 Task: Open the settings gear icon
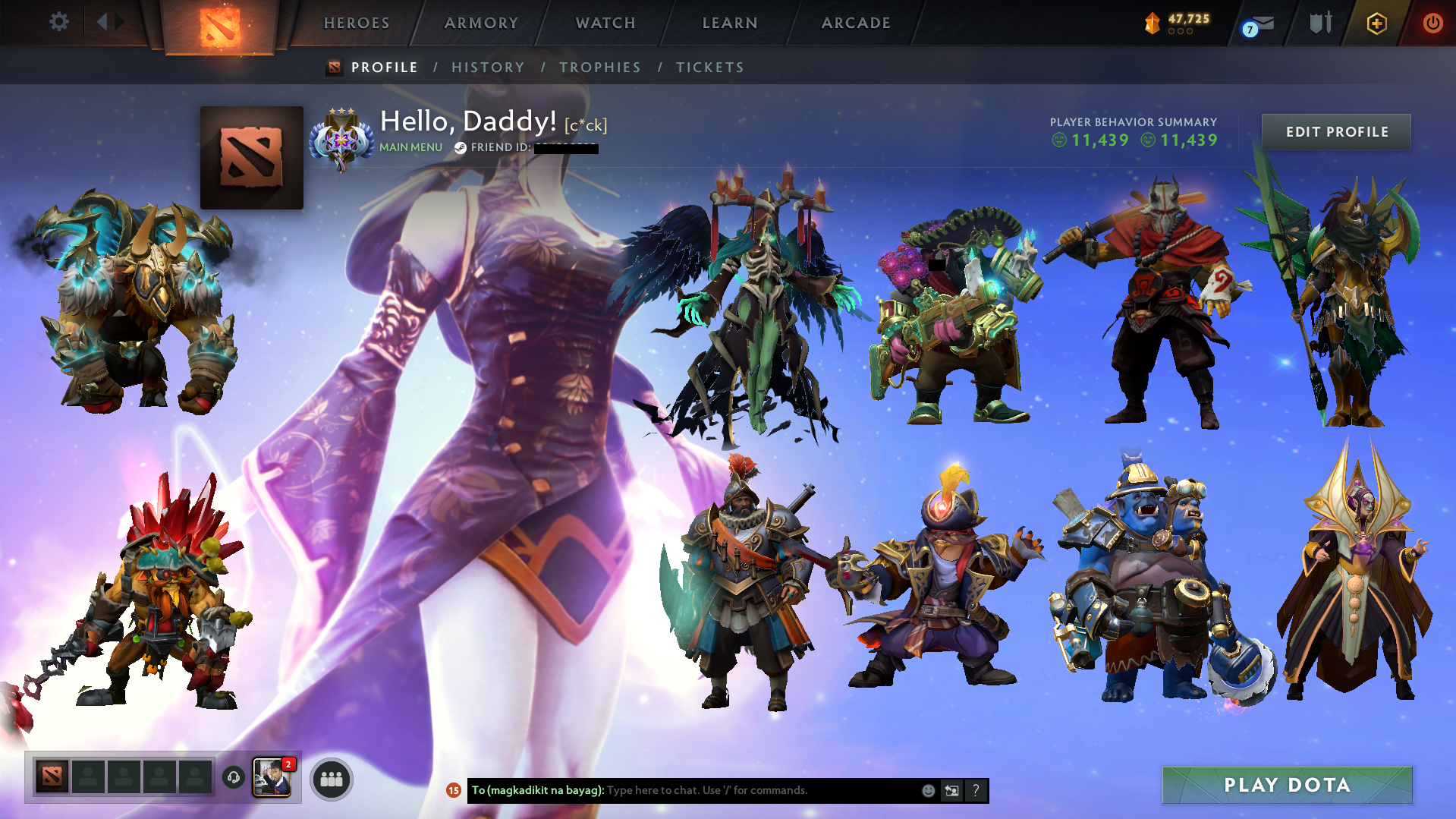(x=58, y=22)
